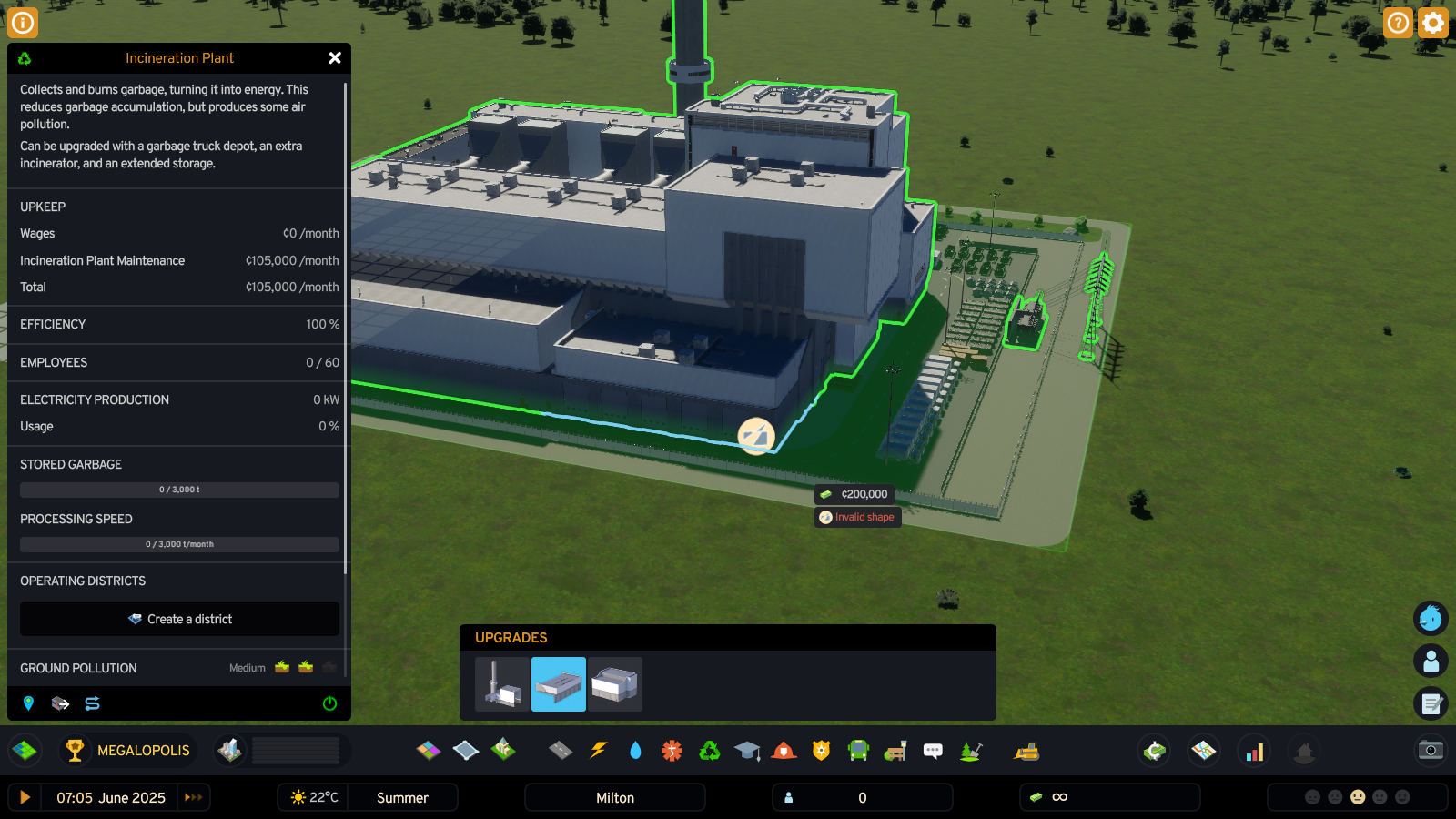Expand the speed options with the fast-forward arrows
The image size is (1456, 819).
click(x=193, y=797)
